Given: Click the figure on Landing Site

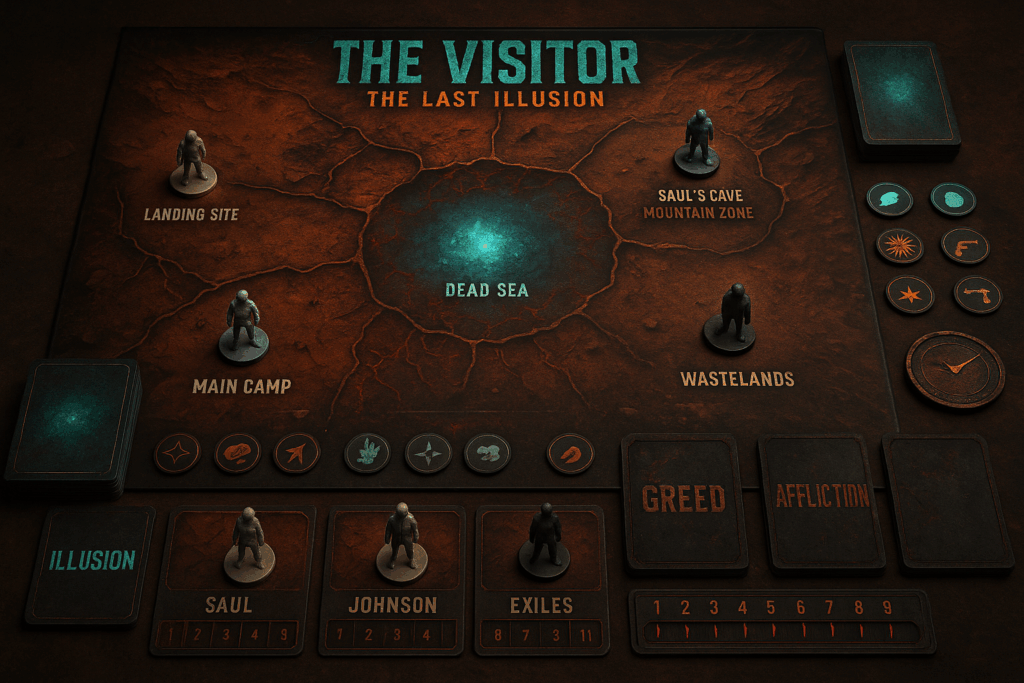Looking at the screenshot, I should point(192,162).
